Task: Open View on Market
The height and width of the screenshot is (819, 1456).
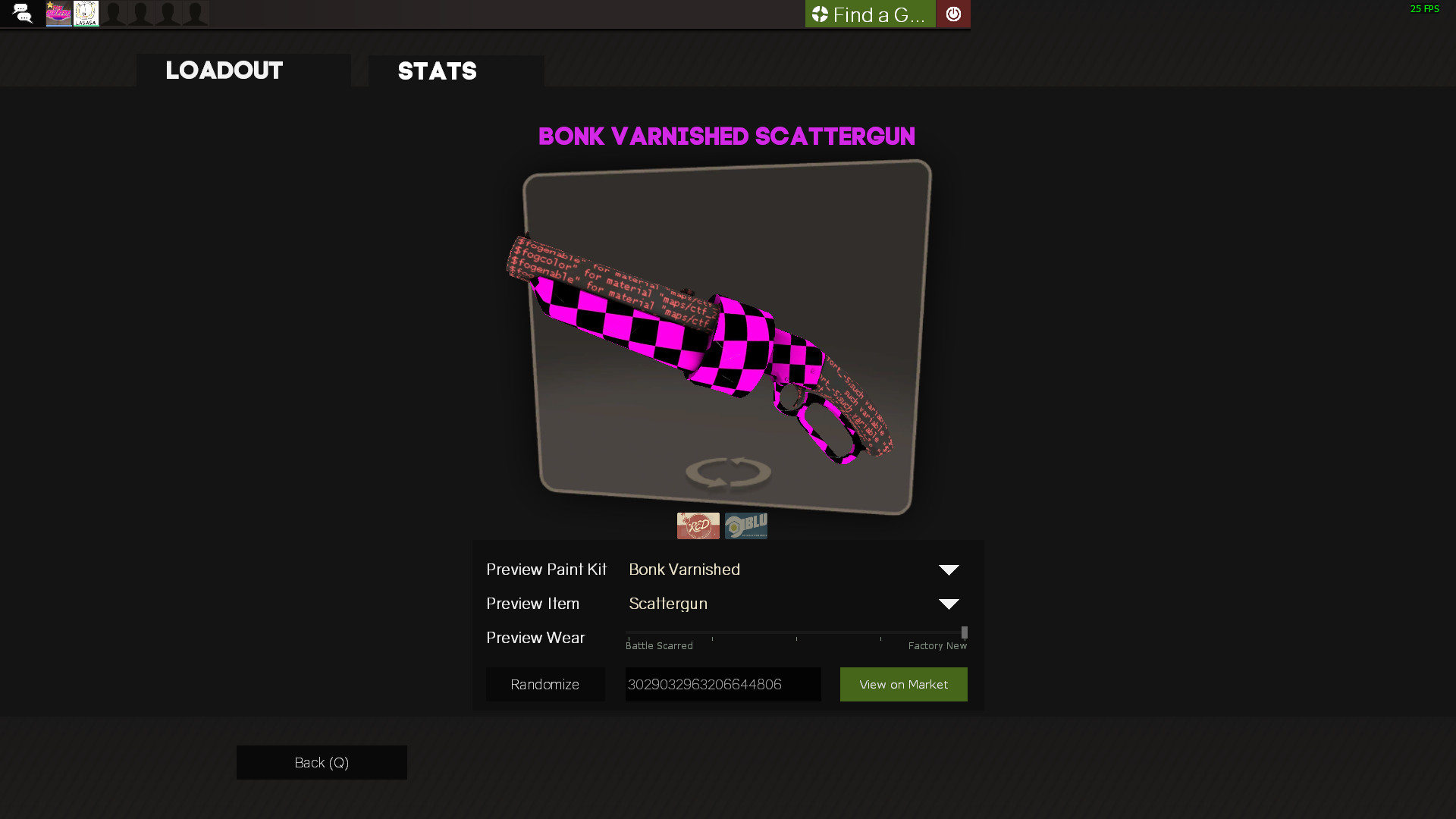Action: [903, 684]
